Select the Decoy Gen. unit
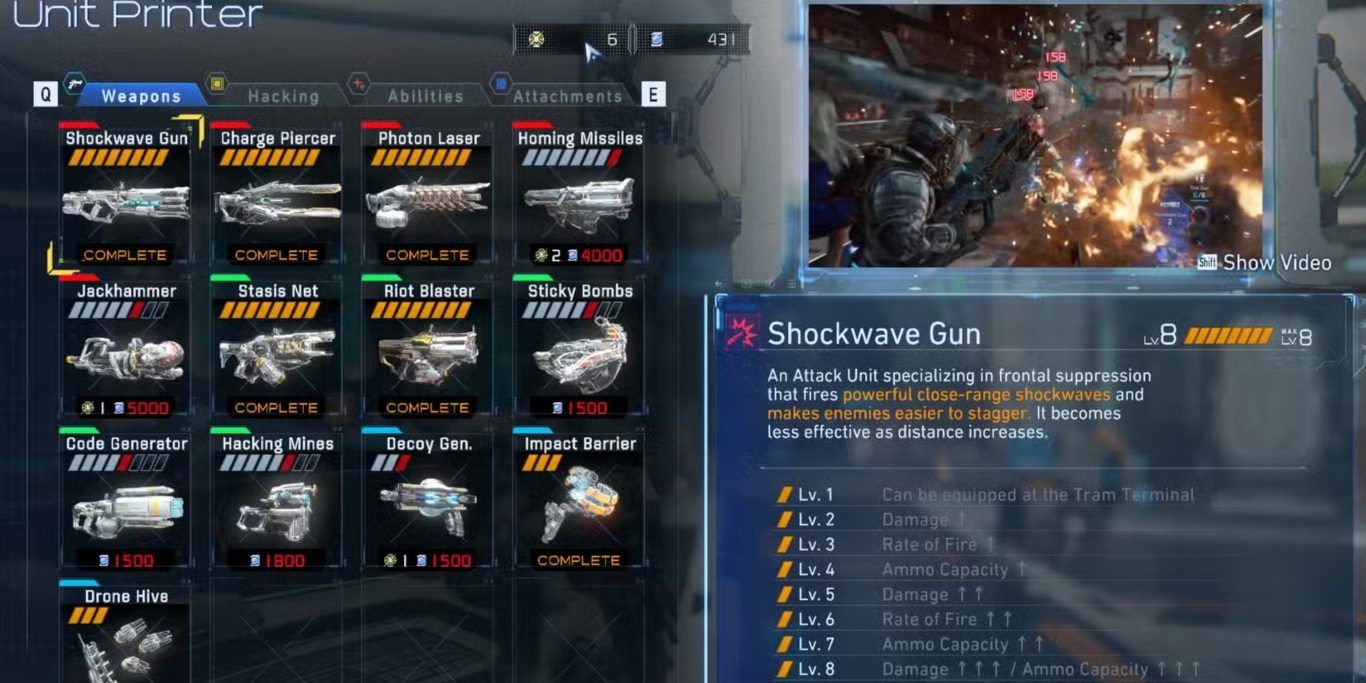Image resolution: width=1366 pixels, height=683 pixels. click(428, 502)
